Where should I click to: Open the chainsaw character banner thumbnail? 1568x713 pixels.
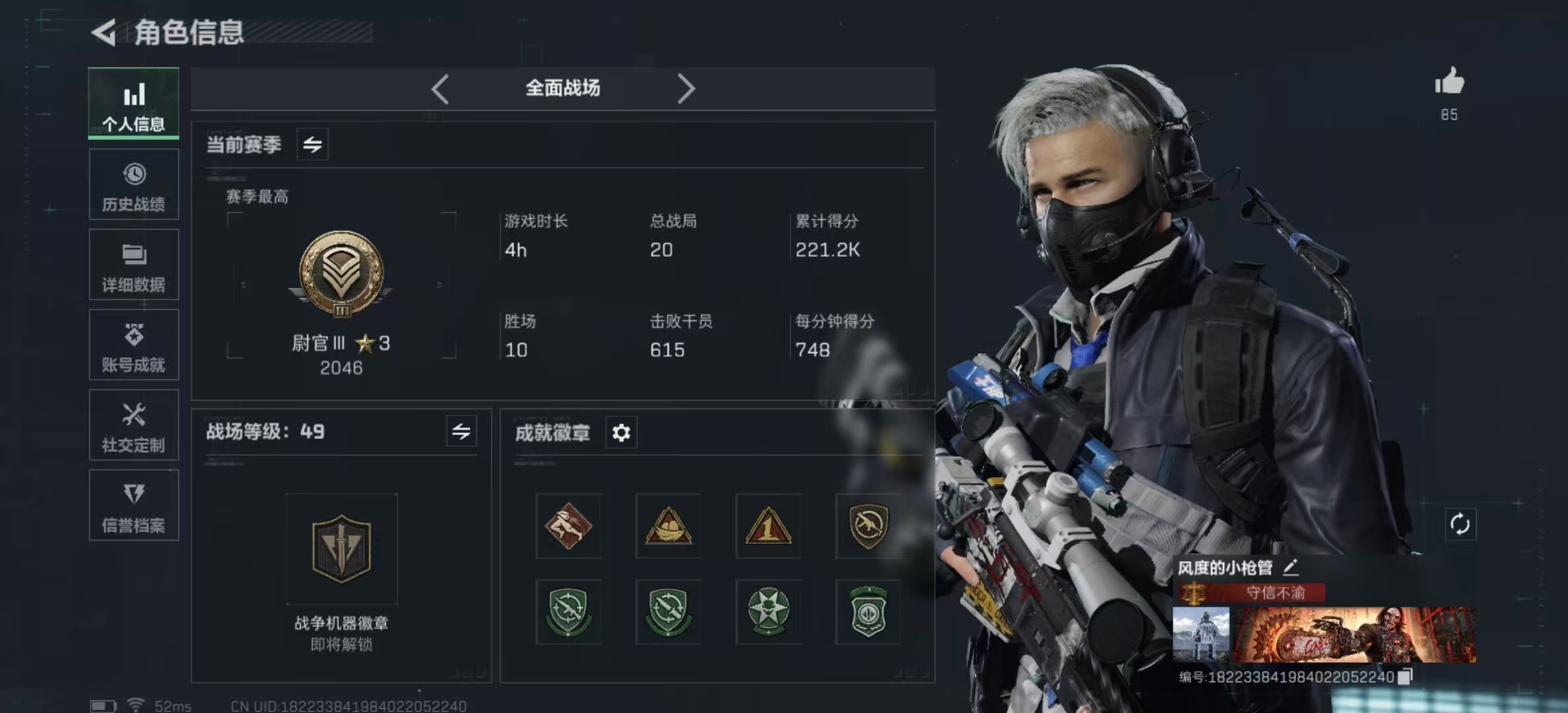click(x=1354, y=635)
